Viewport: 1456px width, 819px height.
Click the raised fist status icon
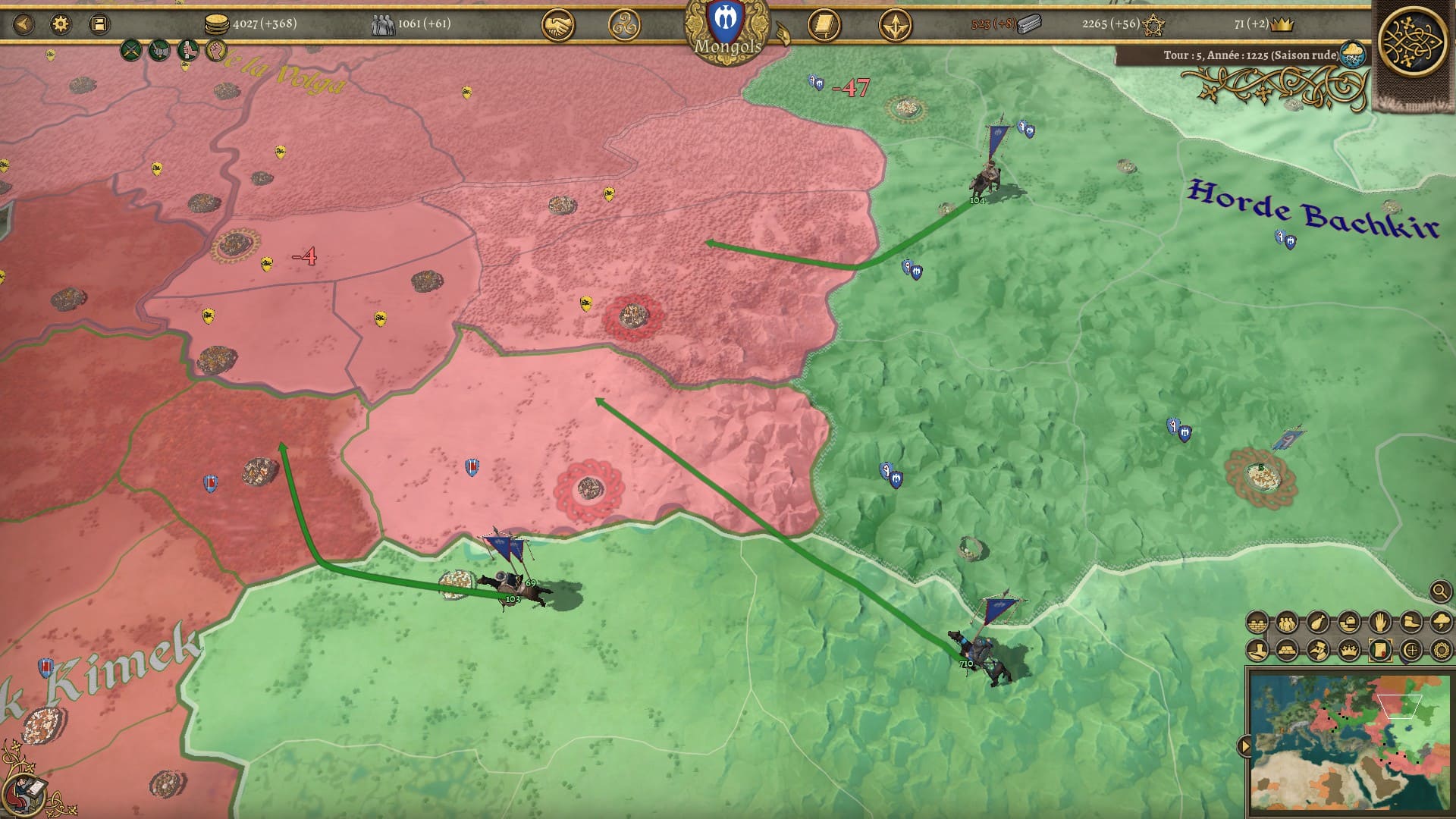point(216,51)
